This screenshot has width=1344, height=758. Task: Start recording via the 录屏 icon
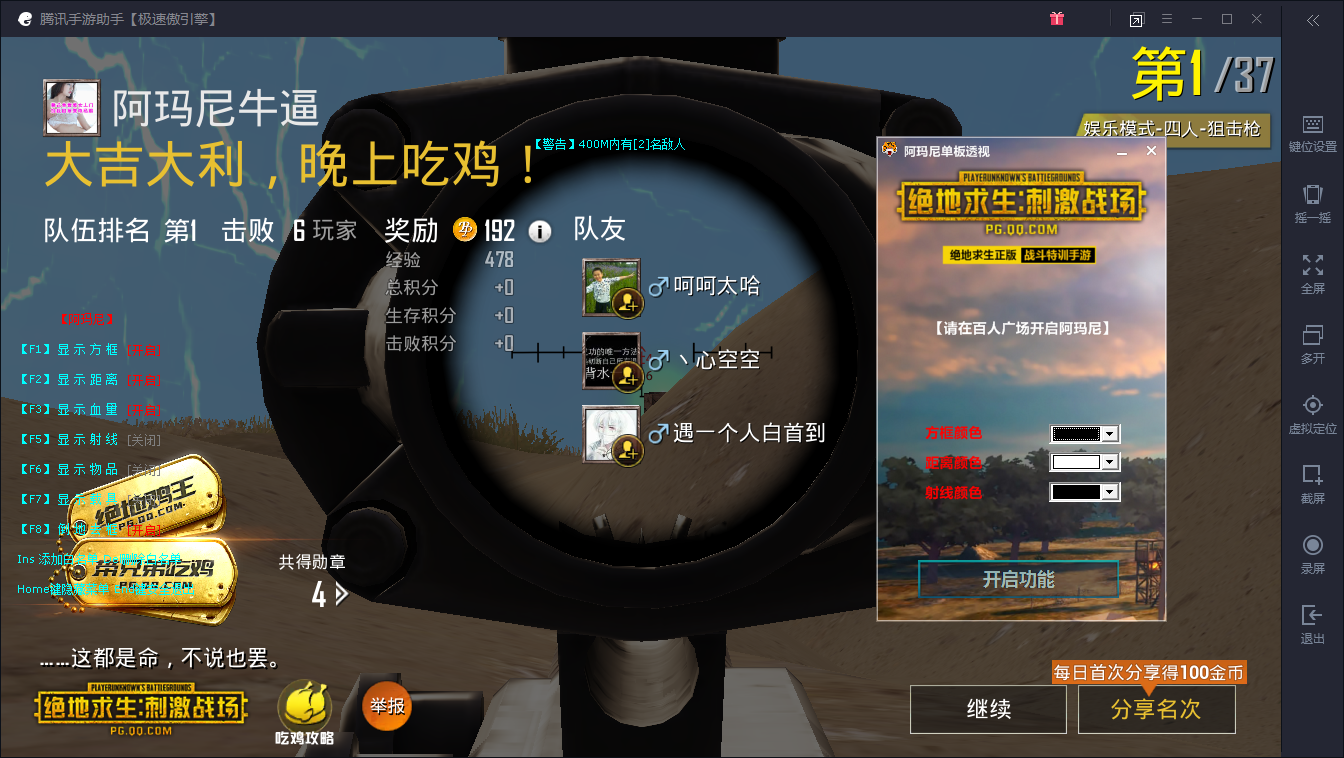[x=1312, y=545]
